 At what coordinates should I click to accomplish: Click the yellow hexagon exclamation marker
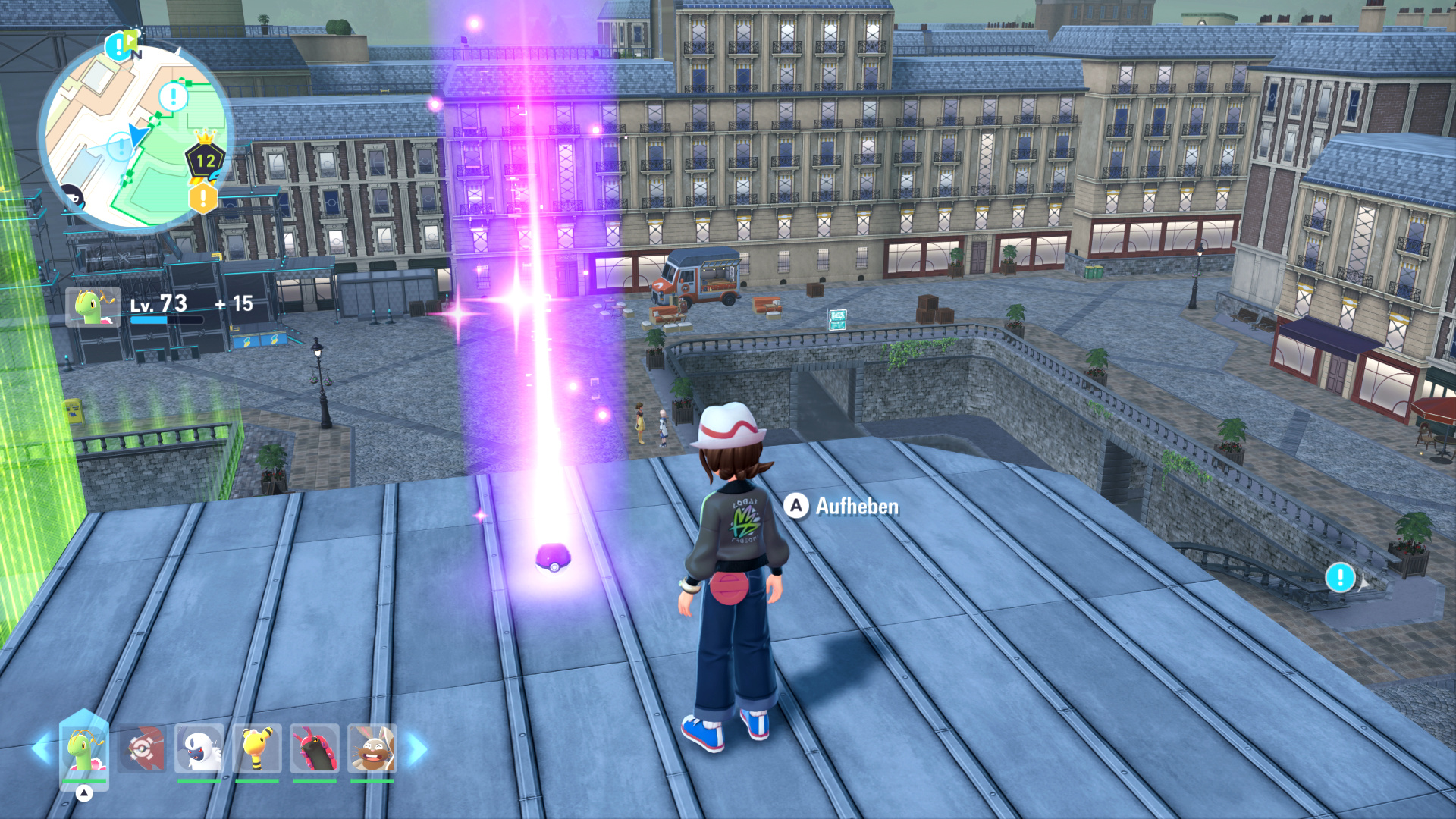(203, 199)
